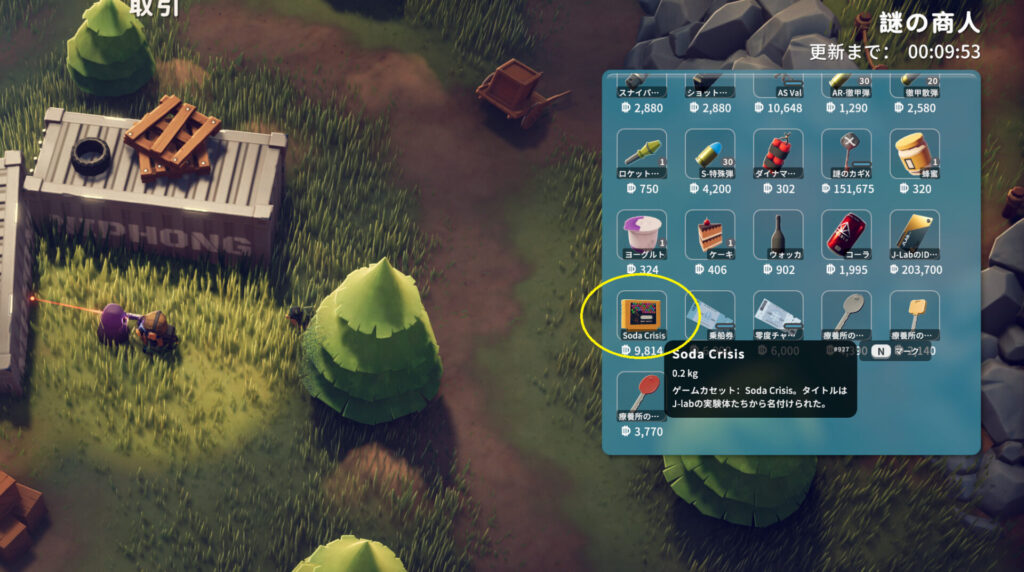Viewport: 1024px width, 572px height.
Task: Select the honey jar (蜂蜜)
Action: pyautogui.click(x=914, y=153)
